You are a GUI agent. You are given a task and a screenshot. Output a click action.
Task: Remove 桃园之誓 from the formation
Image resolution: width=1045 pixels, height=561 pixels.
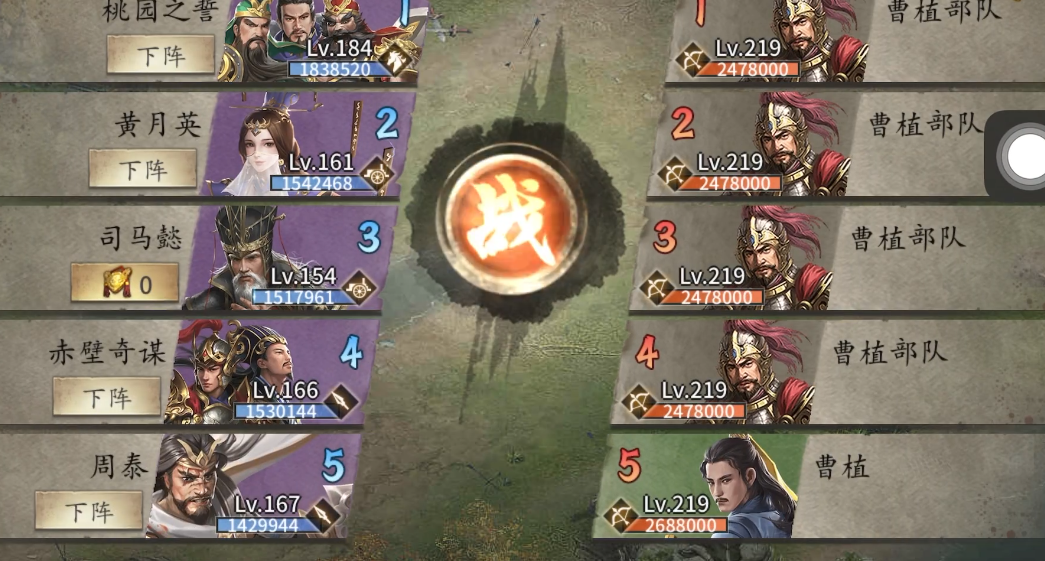click(x=160, y=54)
